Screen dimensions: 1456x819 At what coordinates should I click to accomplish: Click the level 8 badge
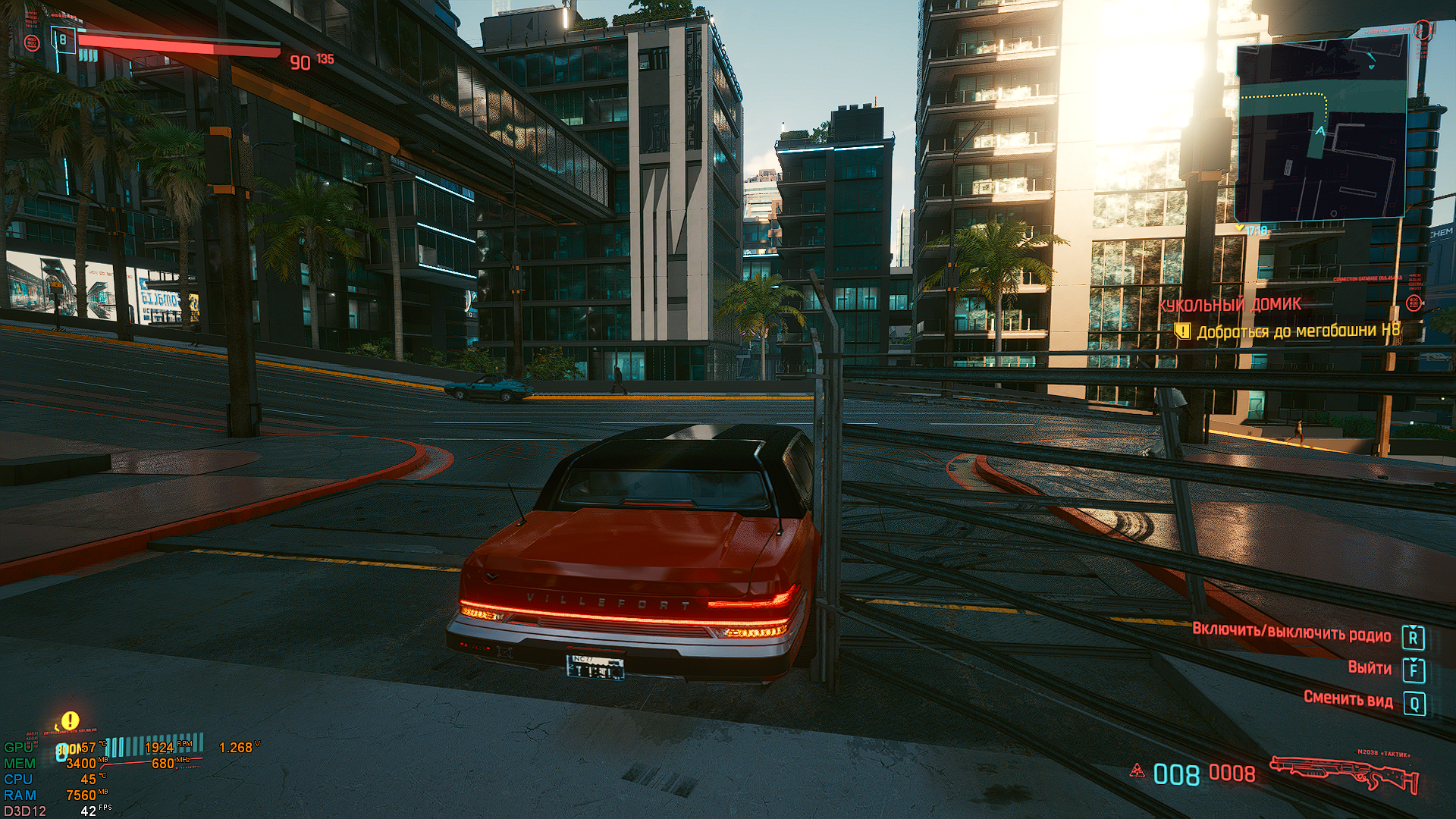pyautogui.click(x=63, y=39)
